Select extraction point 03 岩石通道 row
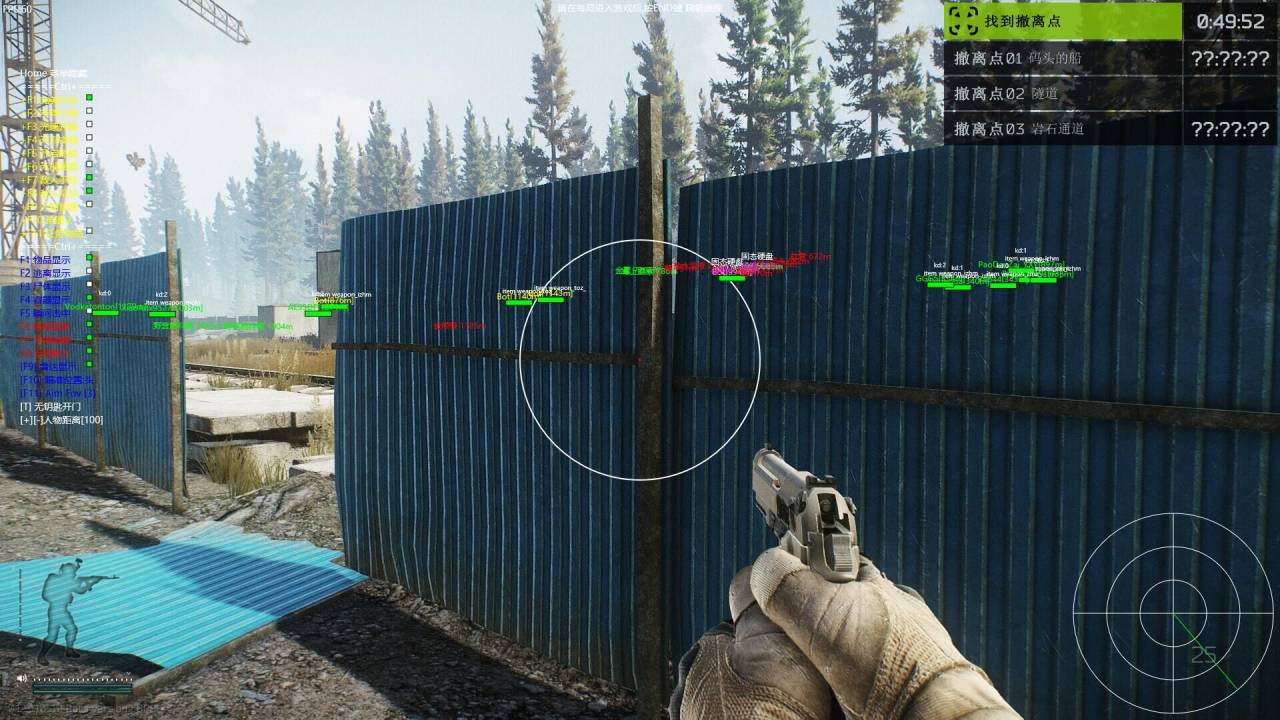Screen dimensions: 1280x720 pos(1062,128)
